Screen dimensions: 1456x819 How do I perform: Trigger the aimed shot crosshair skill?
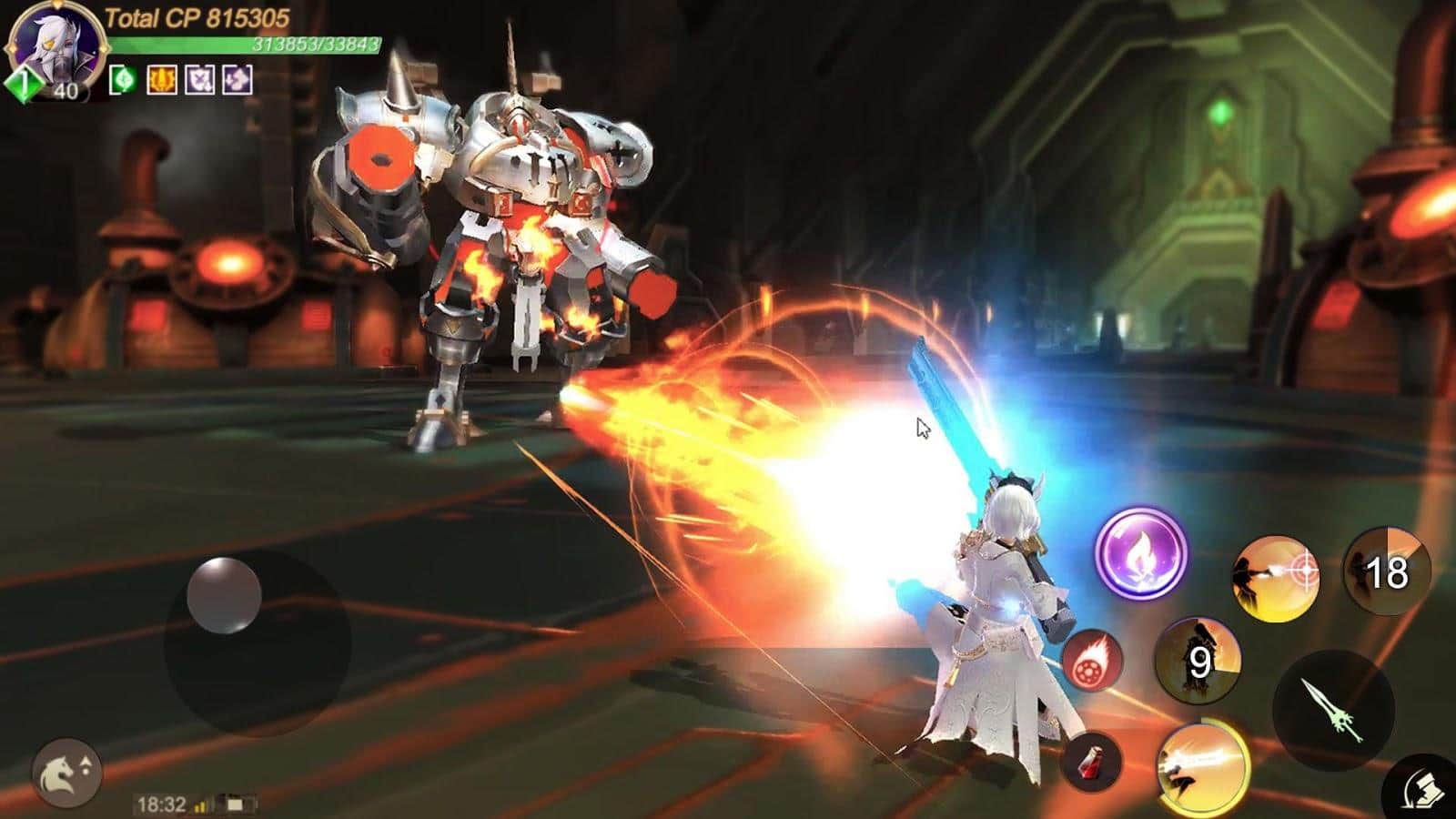[1276, 578]
